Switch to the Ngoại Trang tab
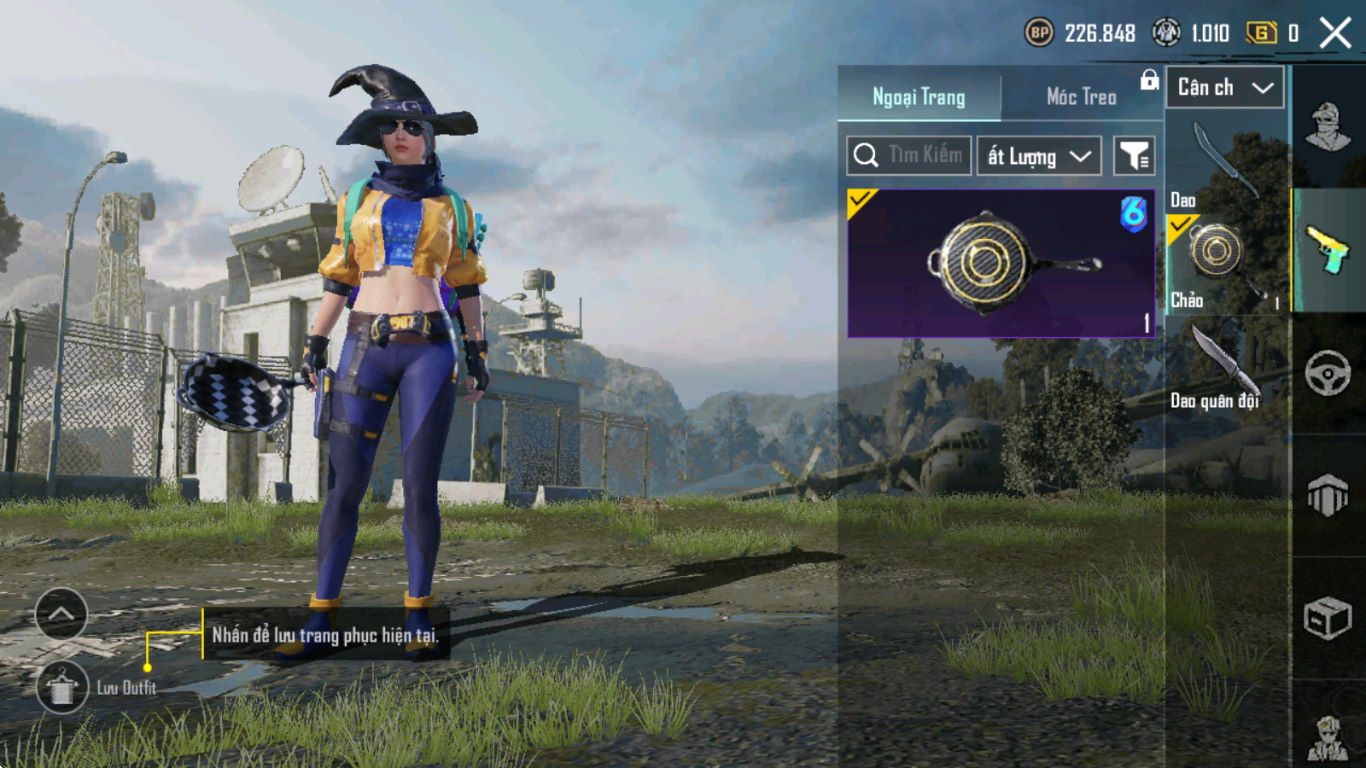The image size is (1366, 768). [x=919, y=97]
